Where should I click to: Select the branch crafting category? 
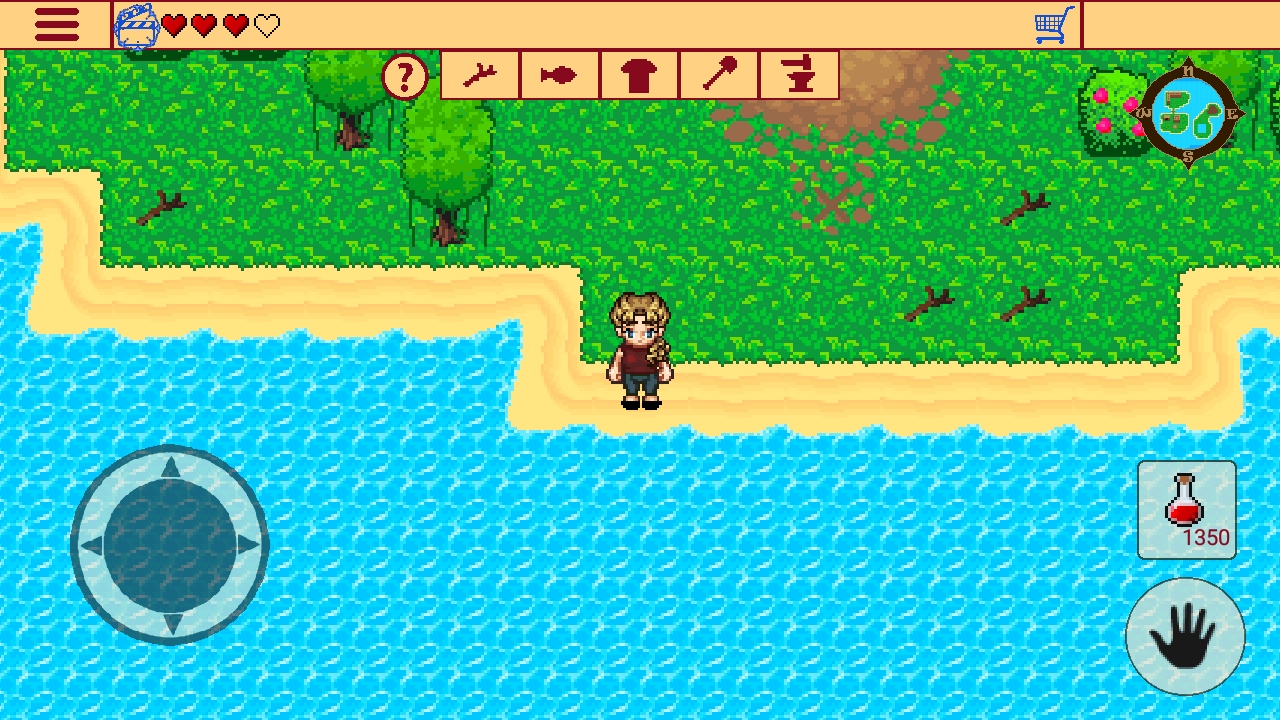[480, 75]
